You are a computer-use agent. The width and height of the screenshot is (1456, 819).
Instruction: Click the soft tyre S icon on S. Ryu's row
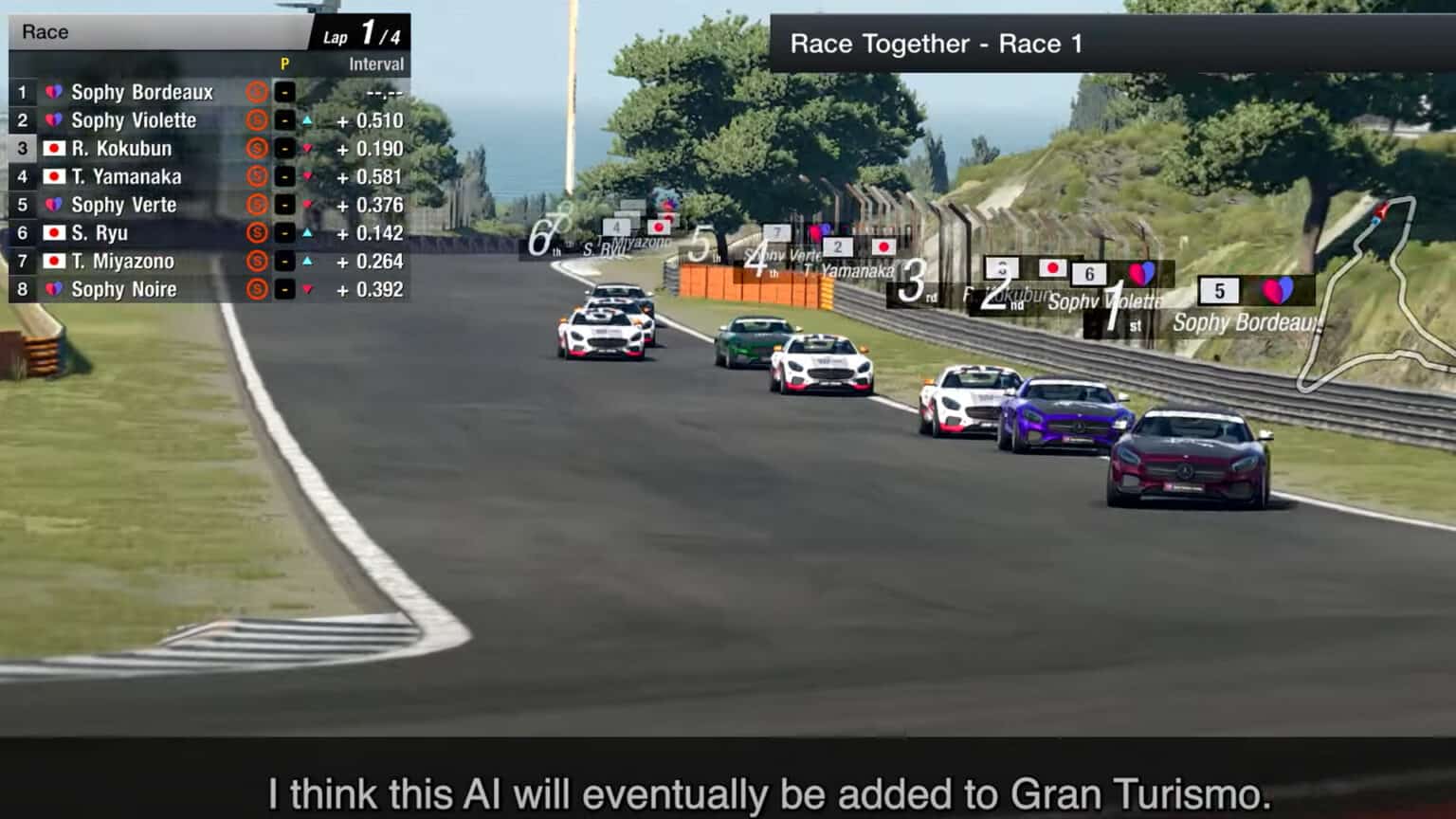click(257, 232)
